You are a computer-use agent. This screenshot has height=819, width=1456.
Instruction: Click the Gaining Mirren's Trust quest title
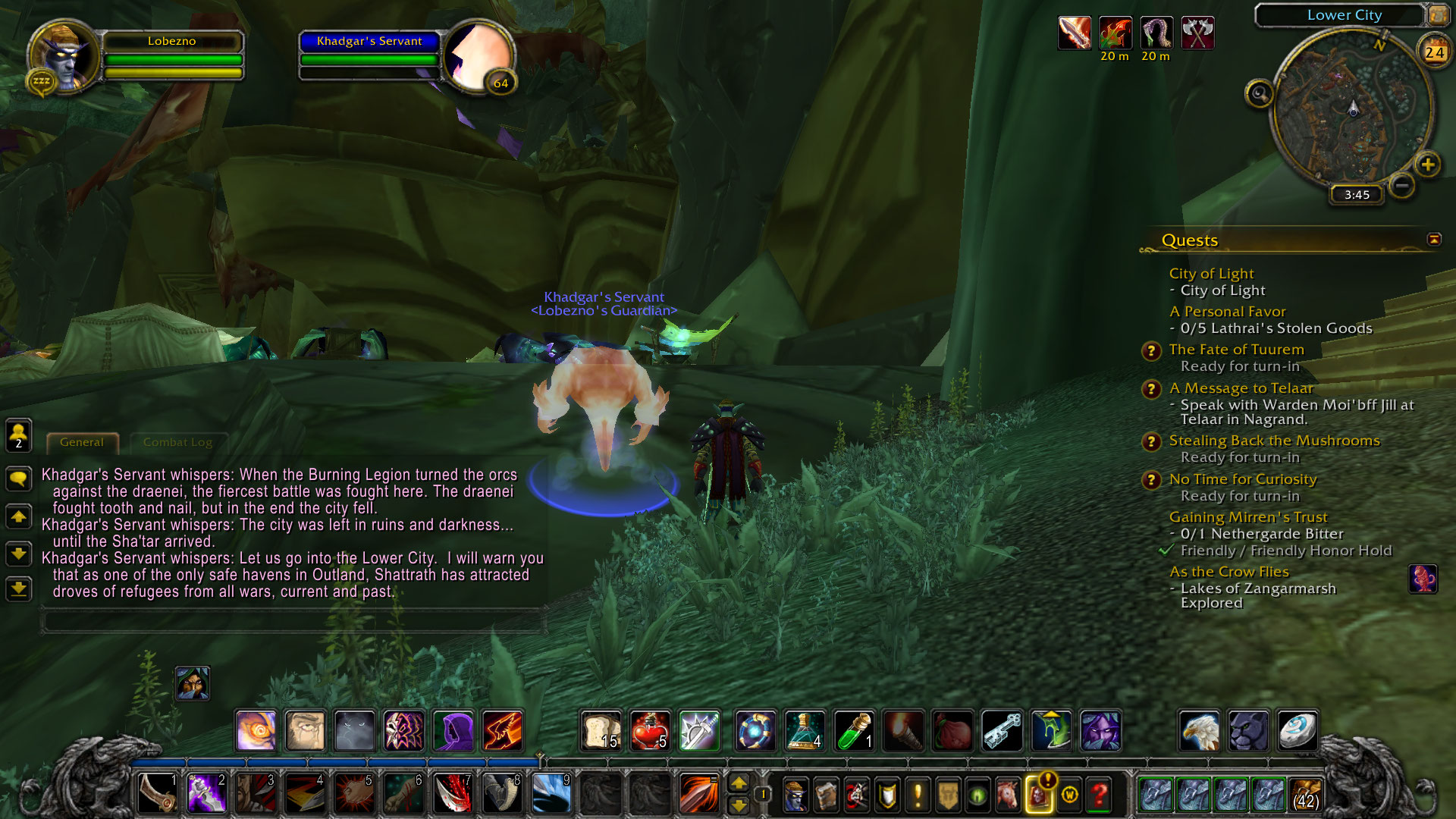click(1248, 517)
